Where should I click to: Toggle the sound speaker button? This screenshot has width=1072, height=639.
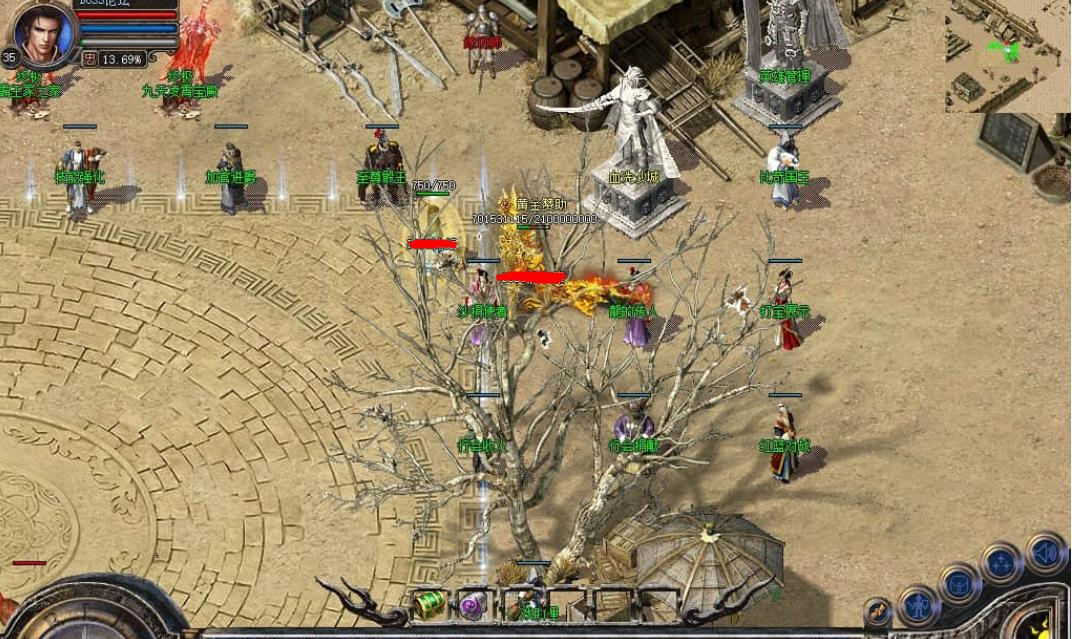click(x=1046, y=553)
